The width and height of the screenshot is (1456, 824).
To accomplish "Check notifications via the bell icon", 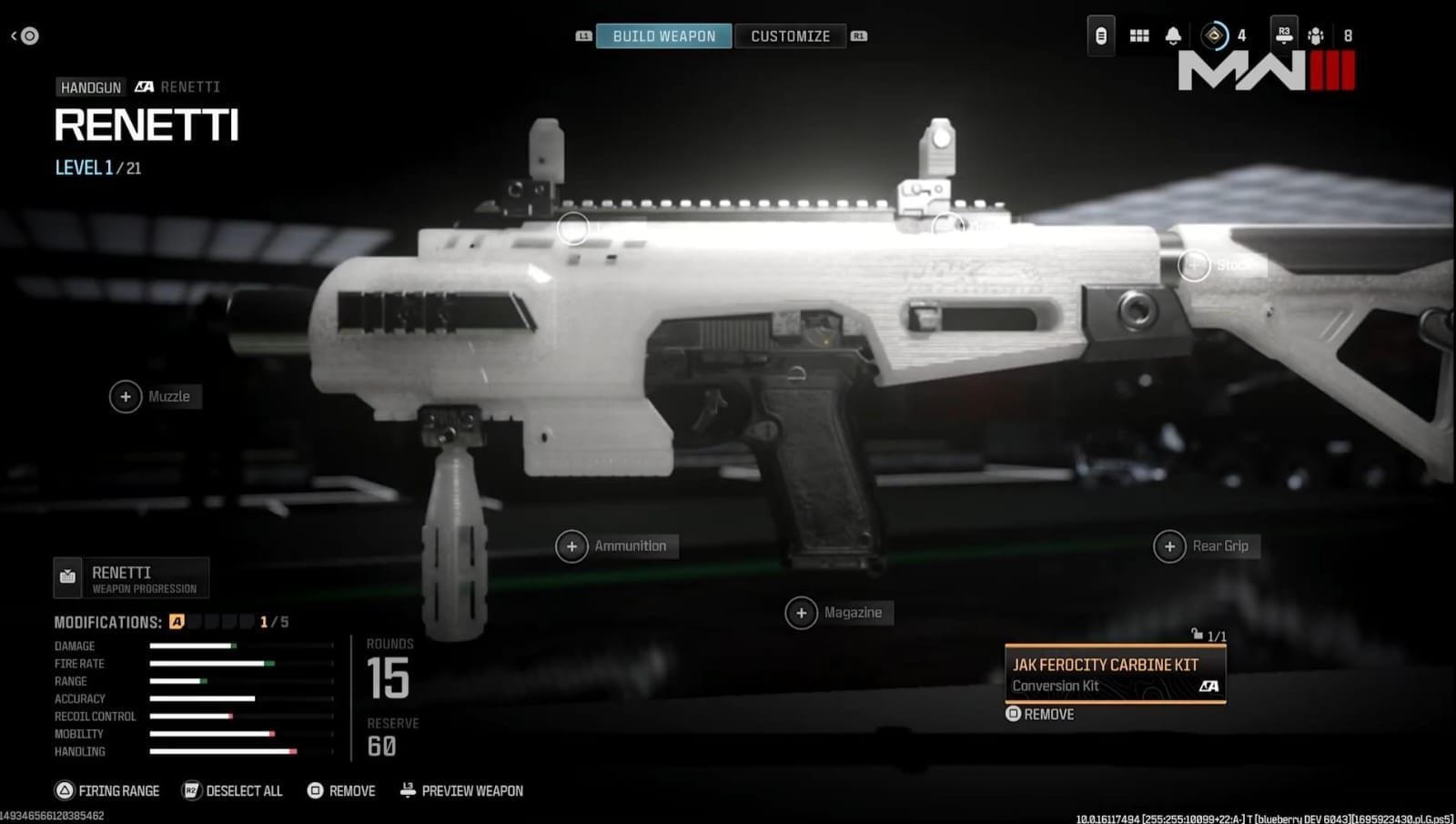I will tap(1173, 36).
